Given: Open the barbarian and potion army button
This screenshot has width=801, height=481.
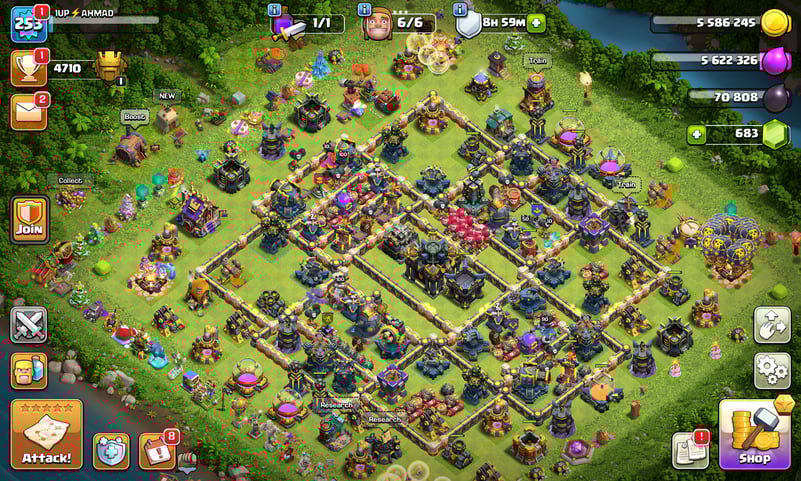Looking at the screenshot, I should click(28, 370).
